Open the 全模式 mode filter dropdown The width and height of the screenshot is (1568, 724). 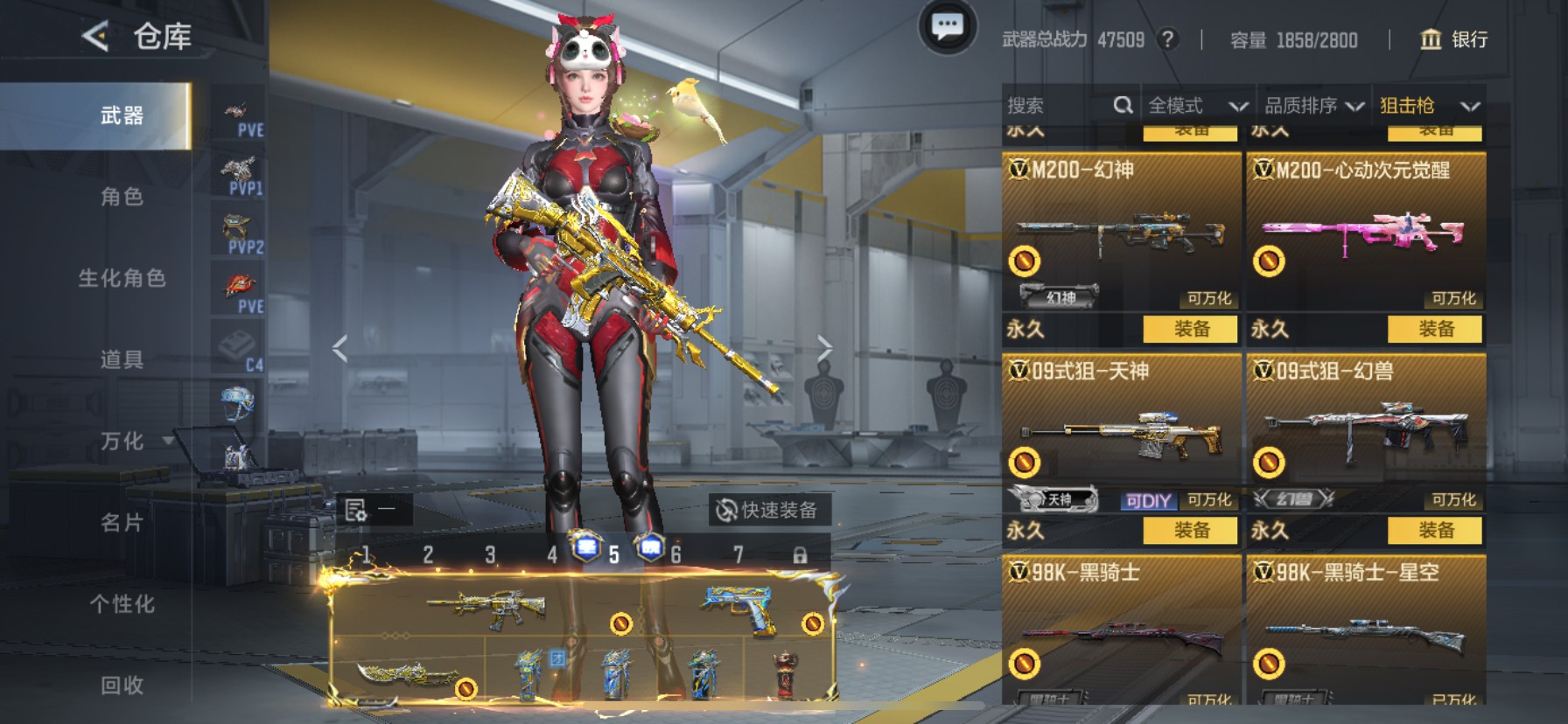[x=1197, y=106]
